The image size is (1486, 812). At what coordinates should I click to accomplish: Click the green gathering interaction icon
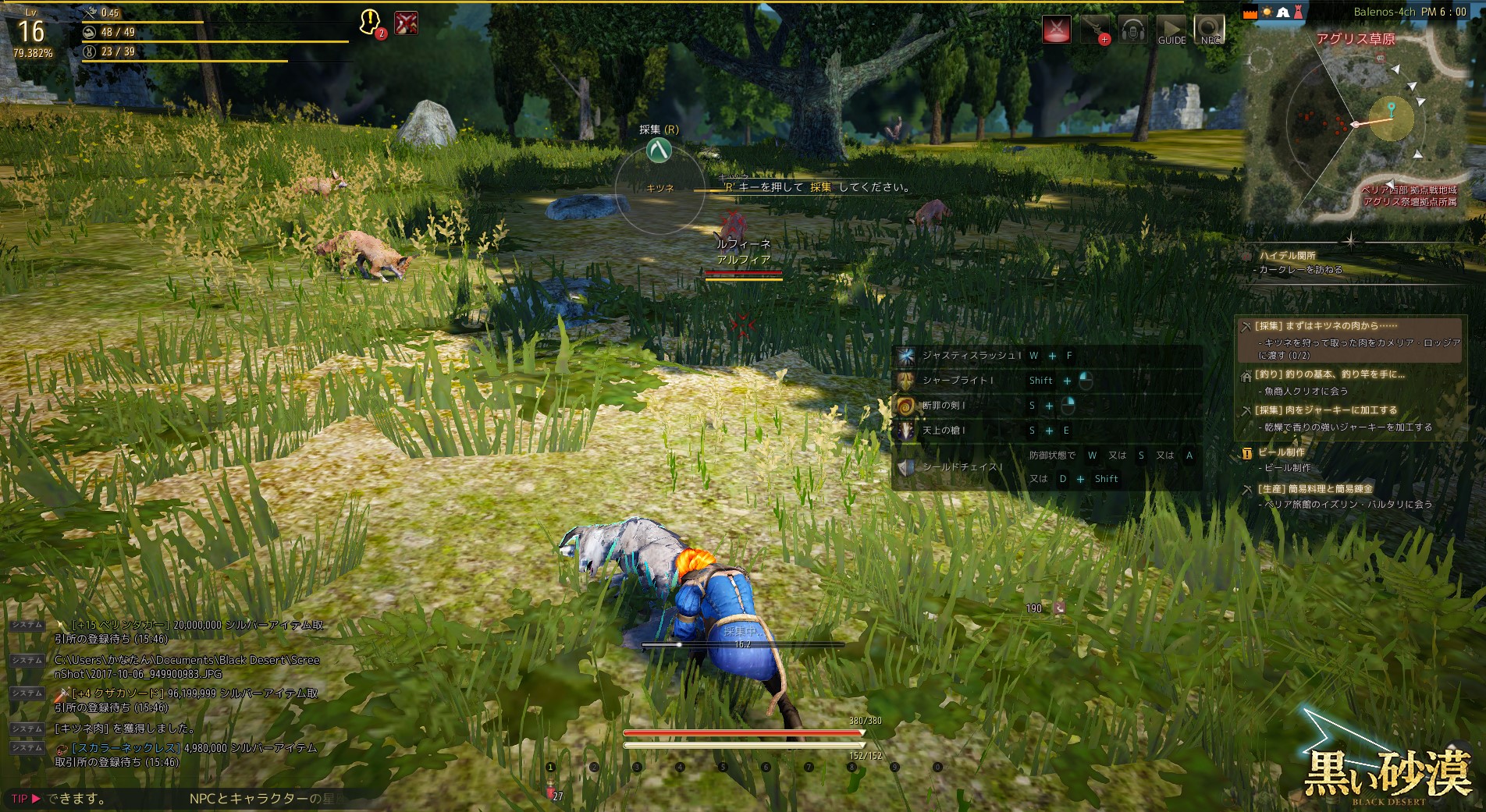tap(659, 150)
